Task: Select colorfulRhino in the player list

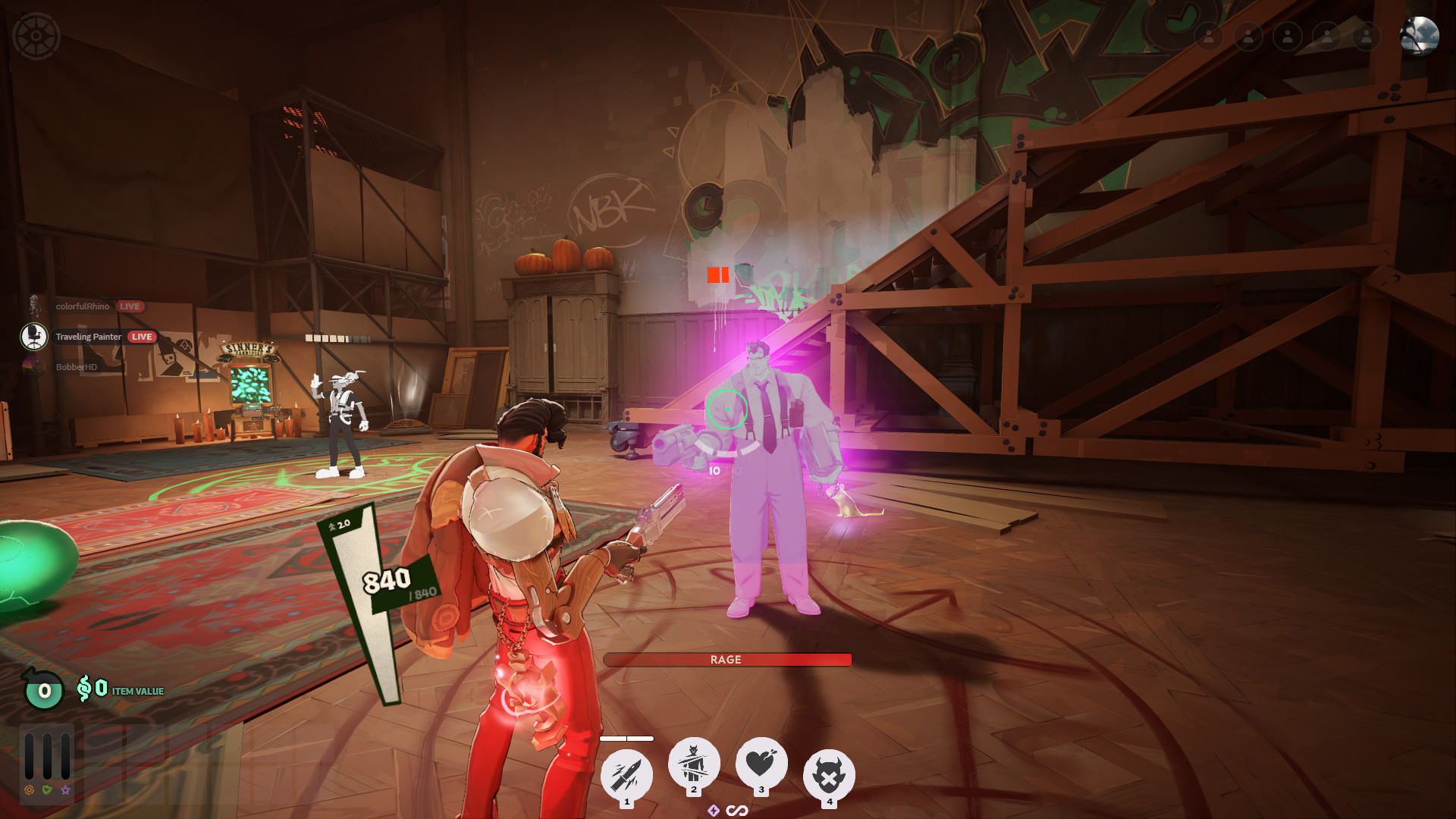Action: 82,306
